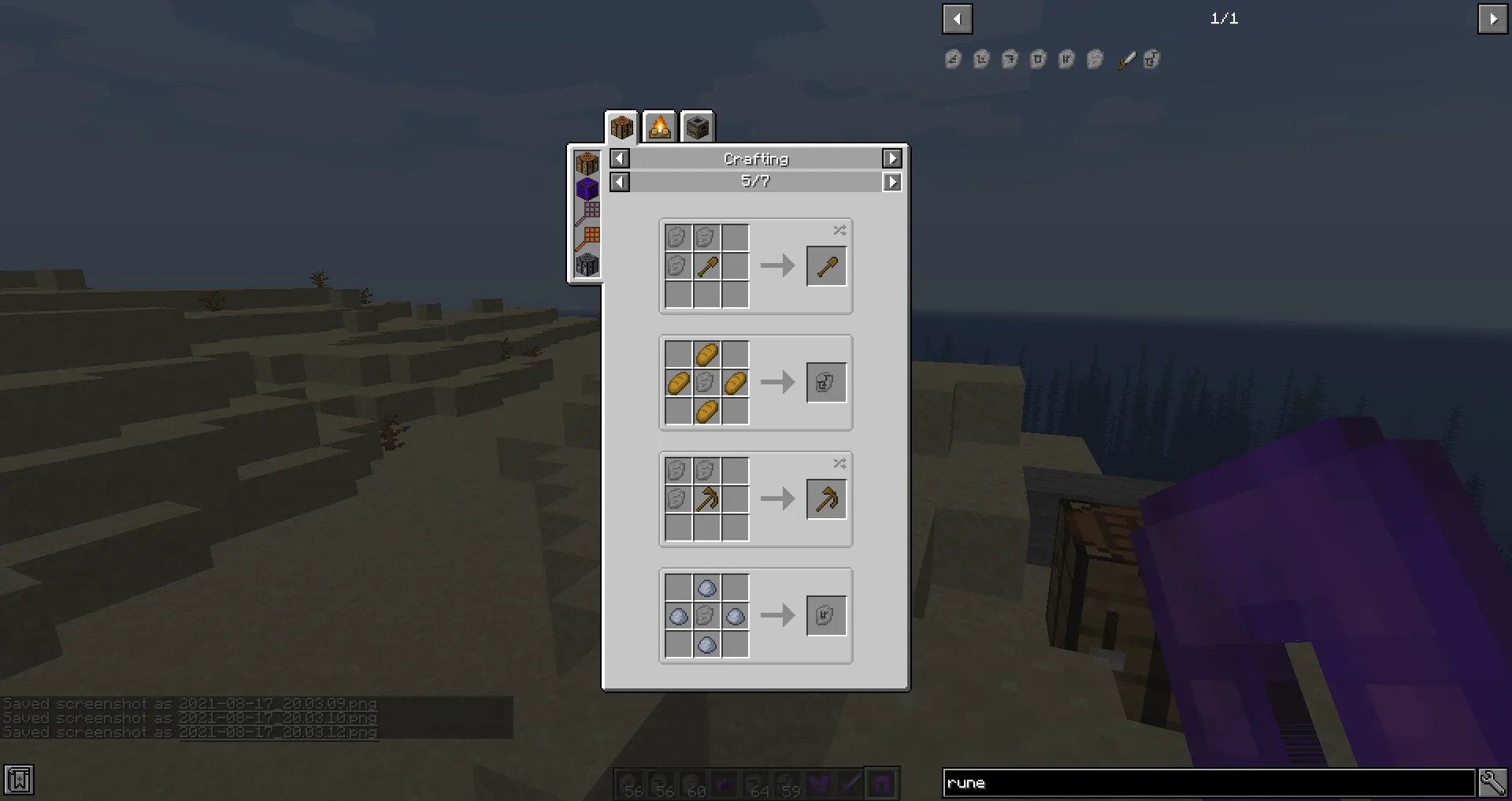Choose the orange sieve sidebar icon
This screenshot has width=1512, height=801.
[589, 235]
